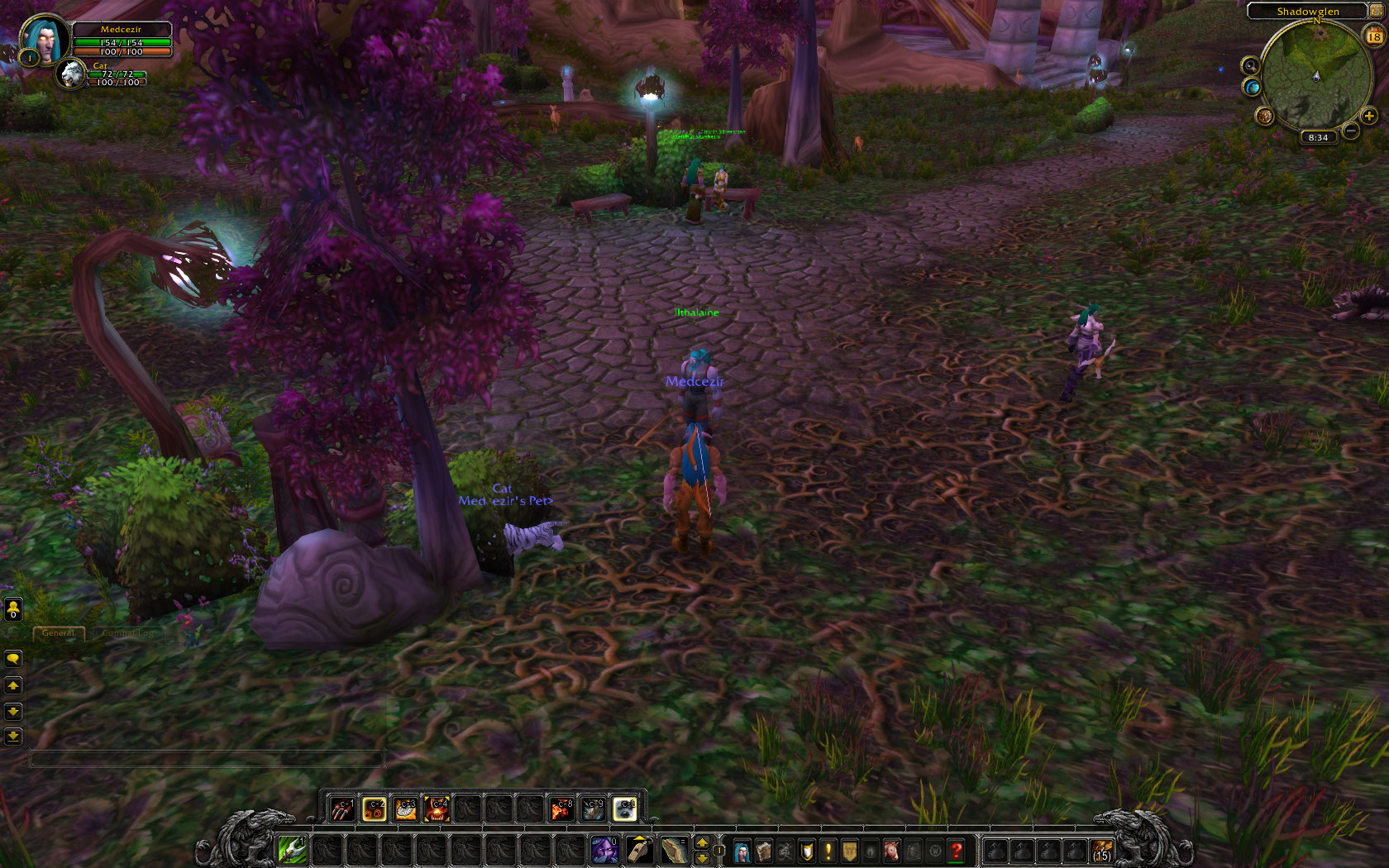The width and height of the screenshot is (1389, 868).
Task: Open the Character Info panel icon
Action: click(742, 849)
